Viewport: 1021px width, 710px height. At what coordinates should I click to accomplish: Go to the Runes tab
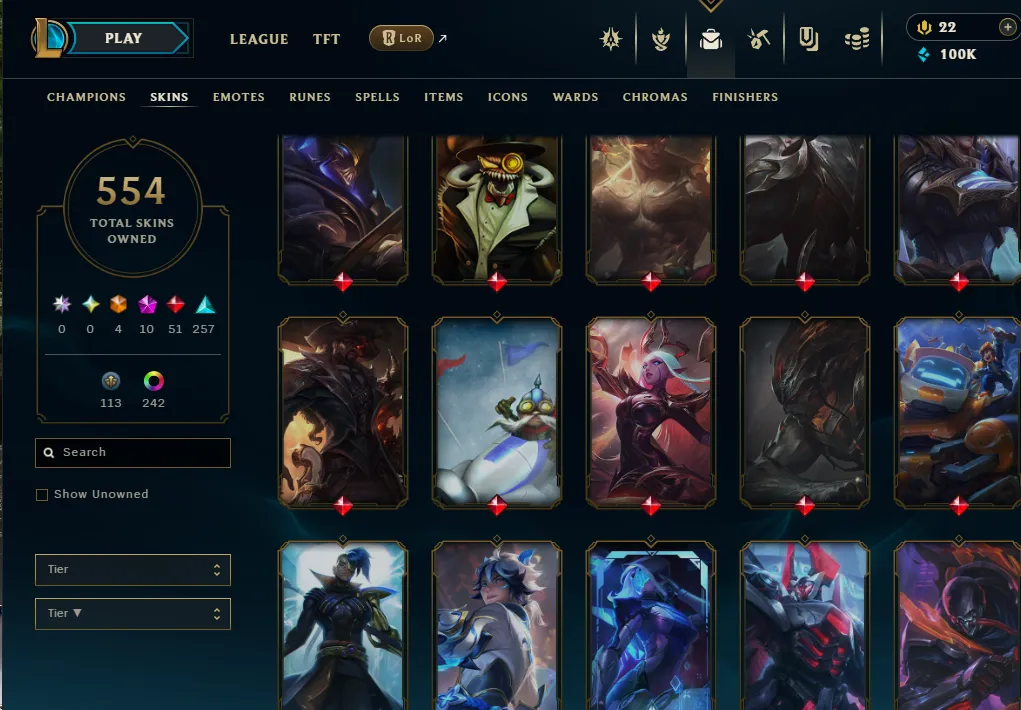tap(310, 97)
